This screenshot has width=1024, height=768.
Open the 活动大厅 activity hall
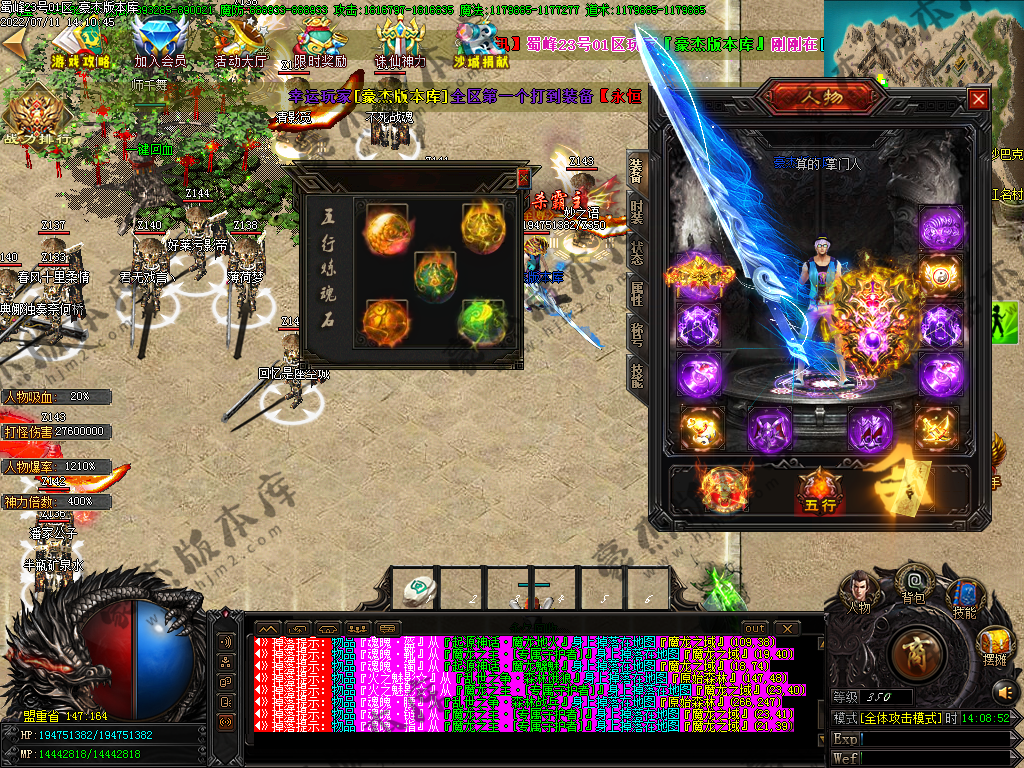240,45
